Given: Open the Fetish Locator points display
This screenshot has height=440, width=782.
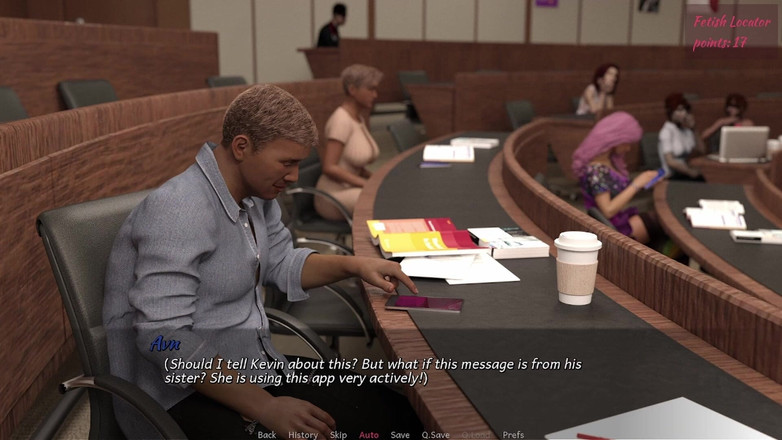Looking at the screenshot, I should pyautogui.click(x=731, y=31).
